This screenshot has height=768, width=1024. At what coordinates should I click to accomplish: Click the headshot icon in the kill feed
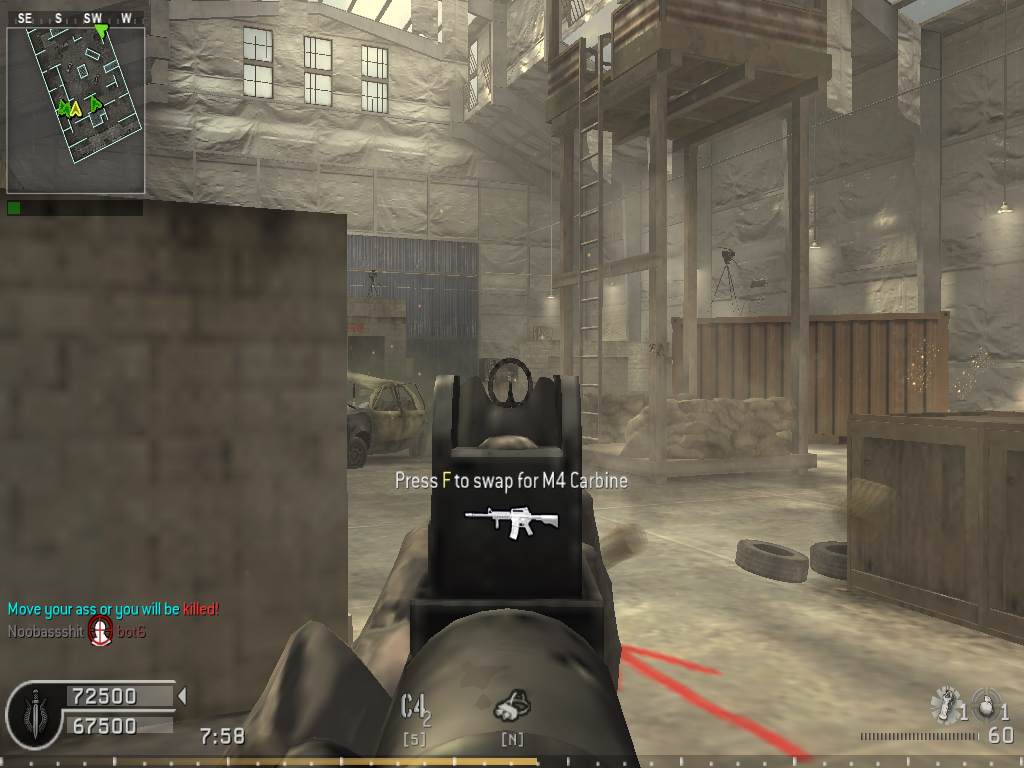[x=99, y=631]
